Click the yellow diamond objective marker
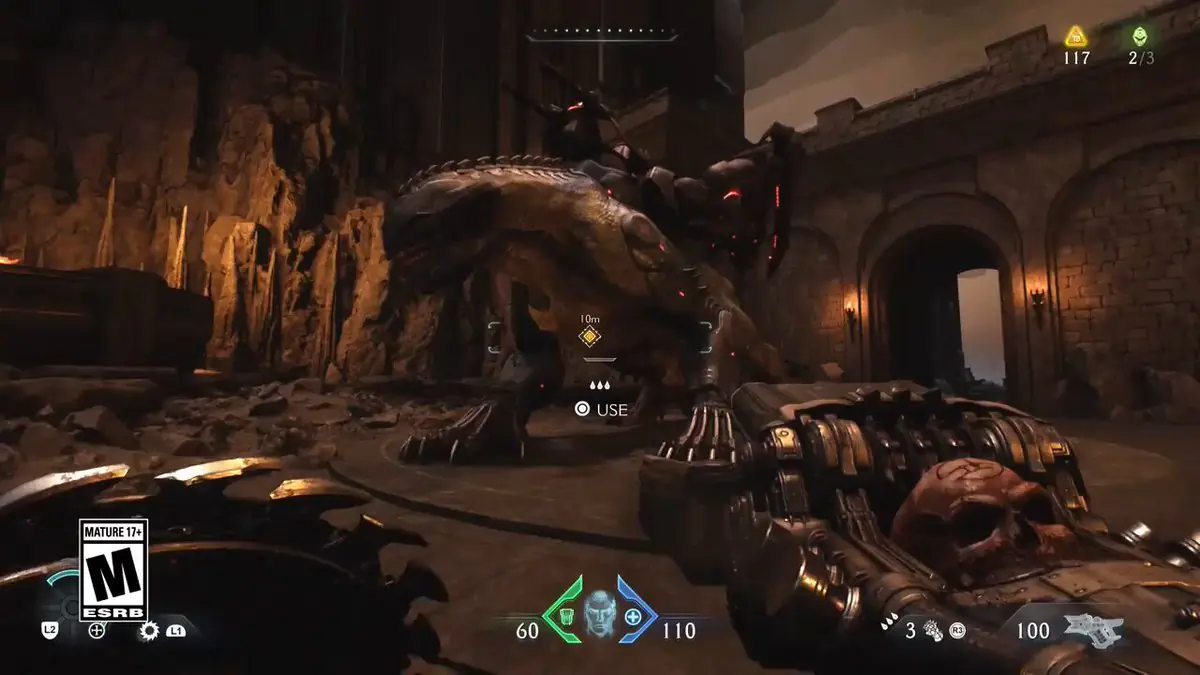 [589, 337]
